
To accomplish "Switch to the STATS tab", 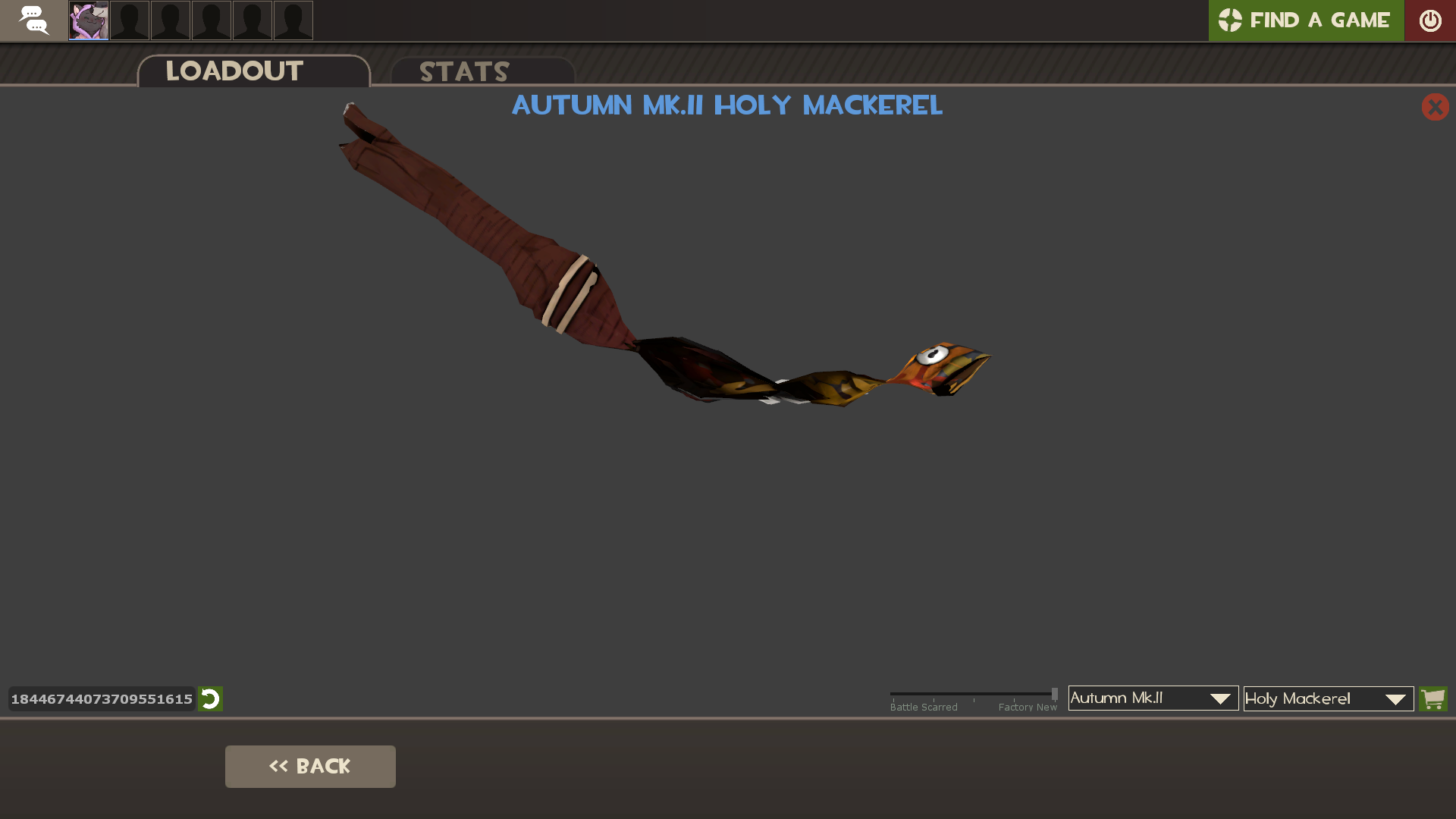I will pyautogui.click(x=464, y=71).
